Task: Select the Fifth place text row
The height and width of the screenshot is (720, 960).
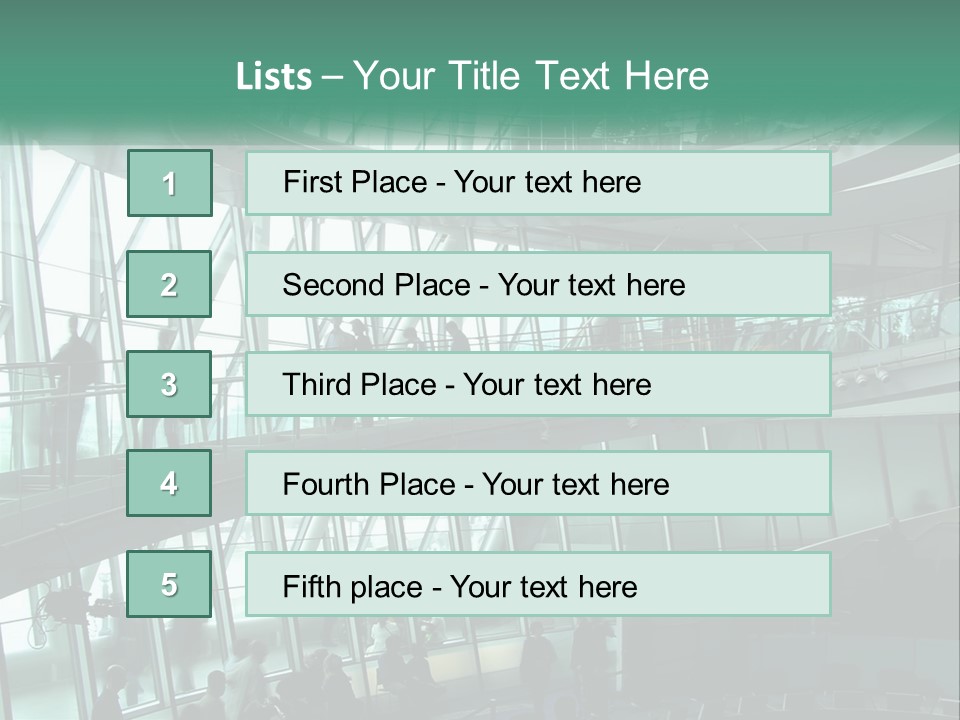Action: (538, 584)
